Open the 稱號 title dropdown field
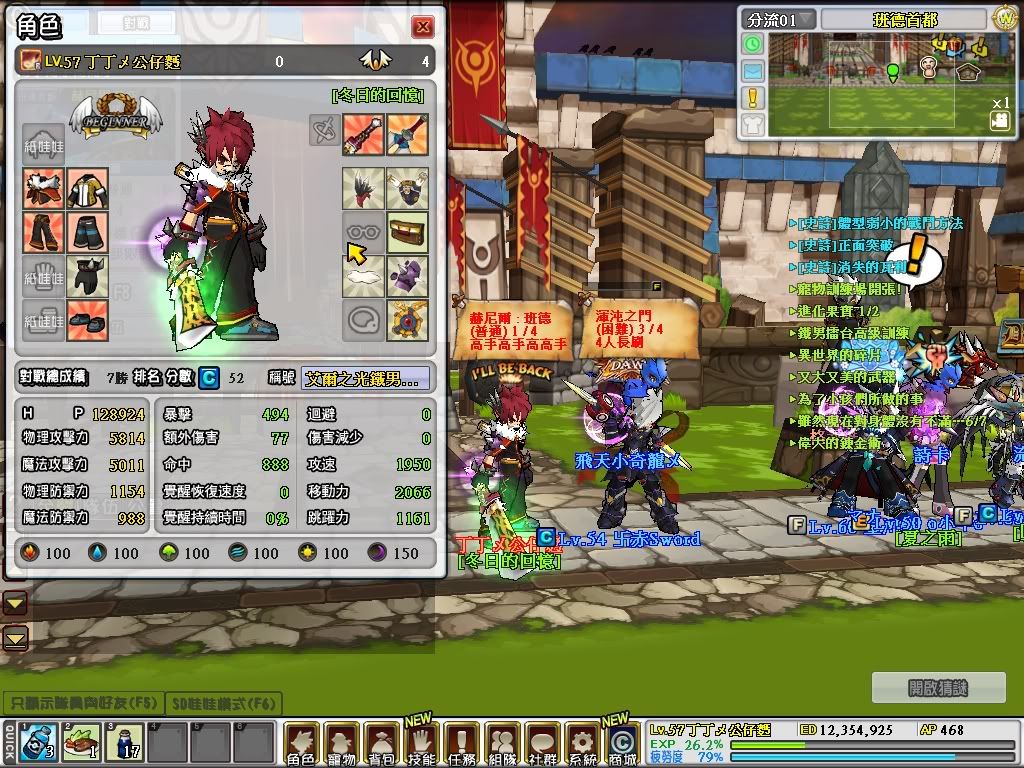 [367, 378]
